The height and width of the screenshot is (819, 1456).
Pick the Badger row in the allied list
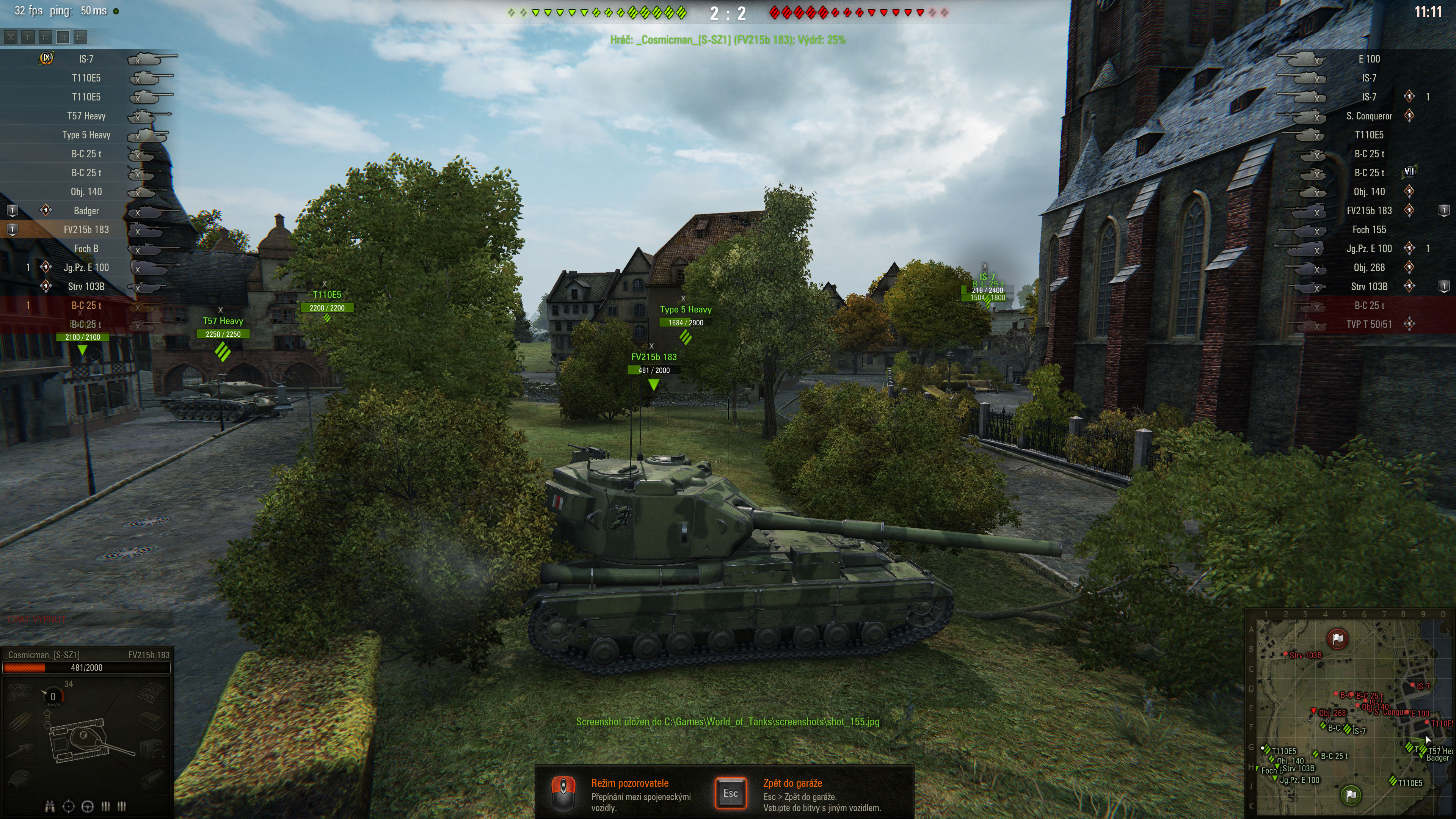coord(86,211)
